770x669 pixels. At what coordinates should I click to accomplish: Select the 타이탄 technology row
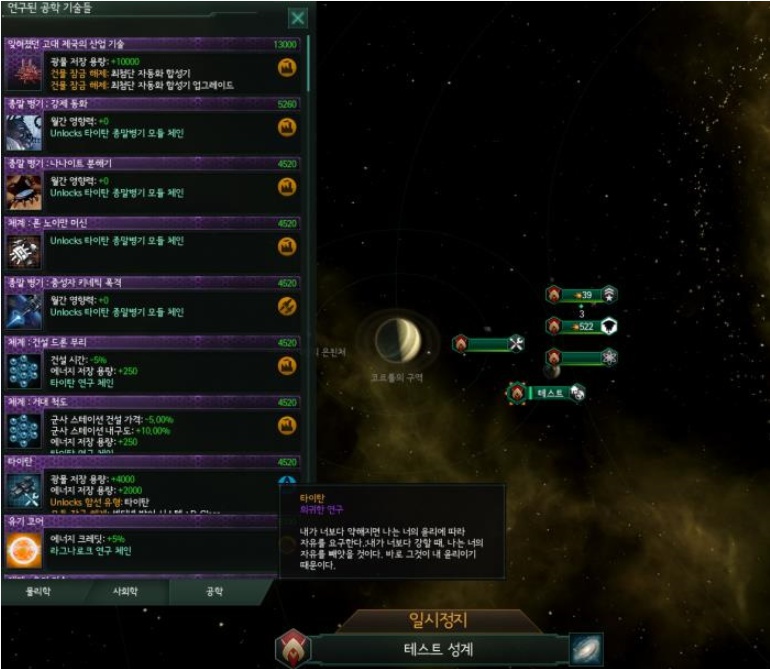pyautogui.click(x=150, y=487)
